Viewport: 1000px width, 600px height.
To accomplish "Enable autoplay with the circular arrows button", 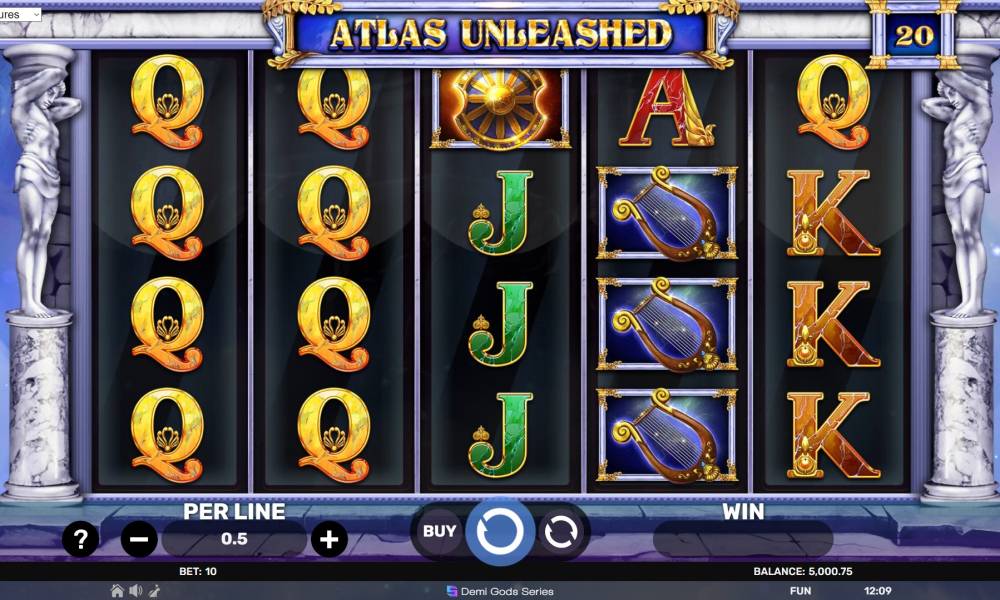I will [560, 531].
